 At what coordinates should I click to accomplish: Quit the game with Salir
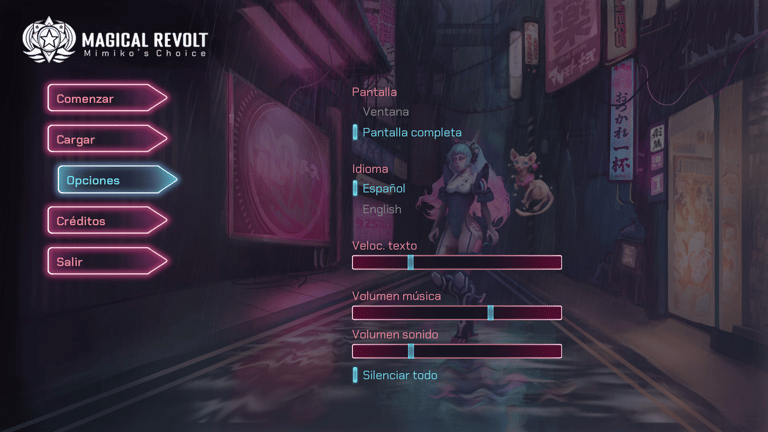point(104,262)
